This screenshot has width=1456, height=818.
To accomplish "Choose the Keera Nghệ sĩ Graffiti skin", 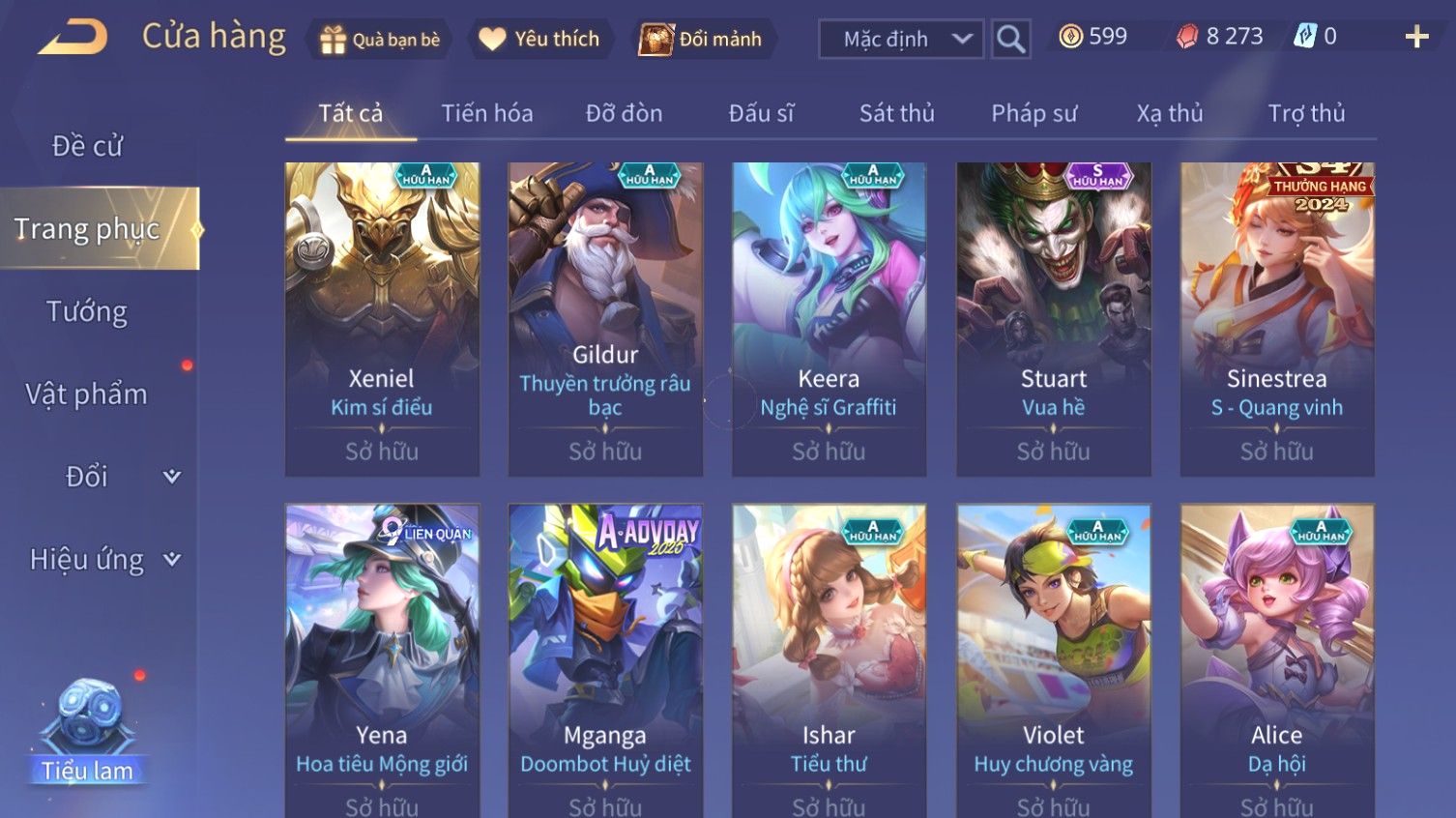I will click(x=829, y=319).
